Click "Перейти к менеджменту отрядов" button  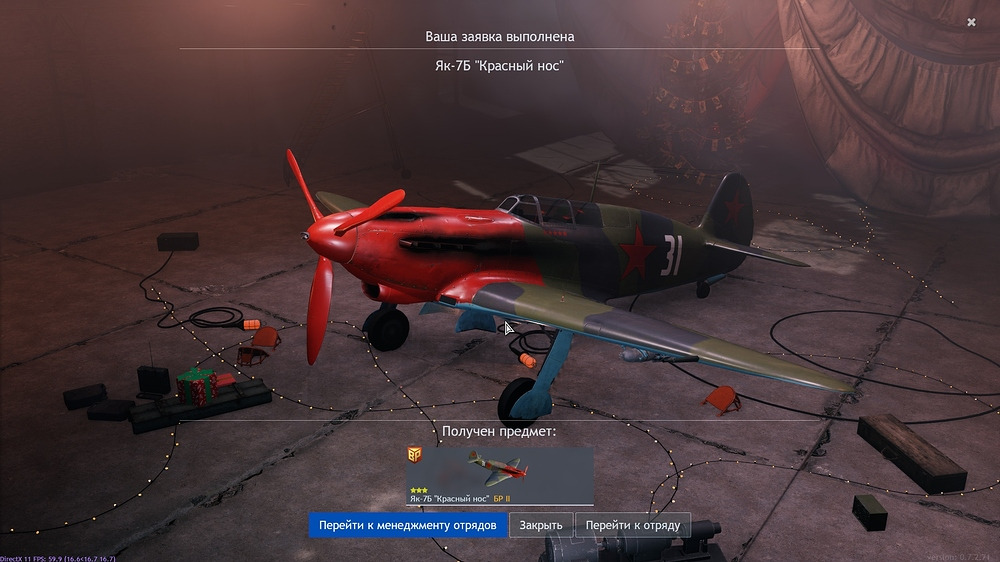click(408, 525)
